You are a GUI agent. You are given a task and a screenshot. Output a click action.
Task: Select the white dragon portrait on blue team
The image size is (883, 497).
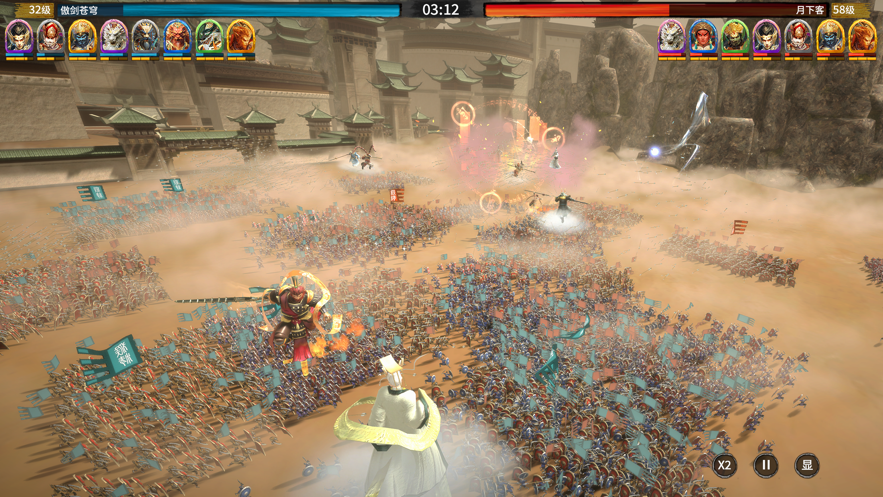point(114,38)
